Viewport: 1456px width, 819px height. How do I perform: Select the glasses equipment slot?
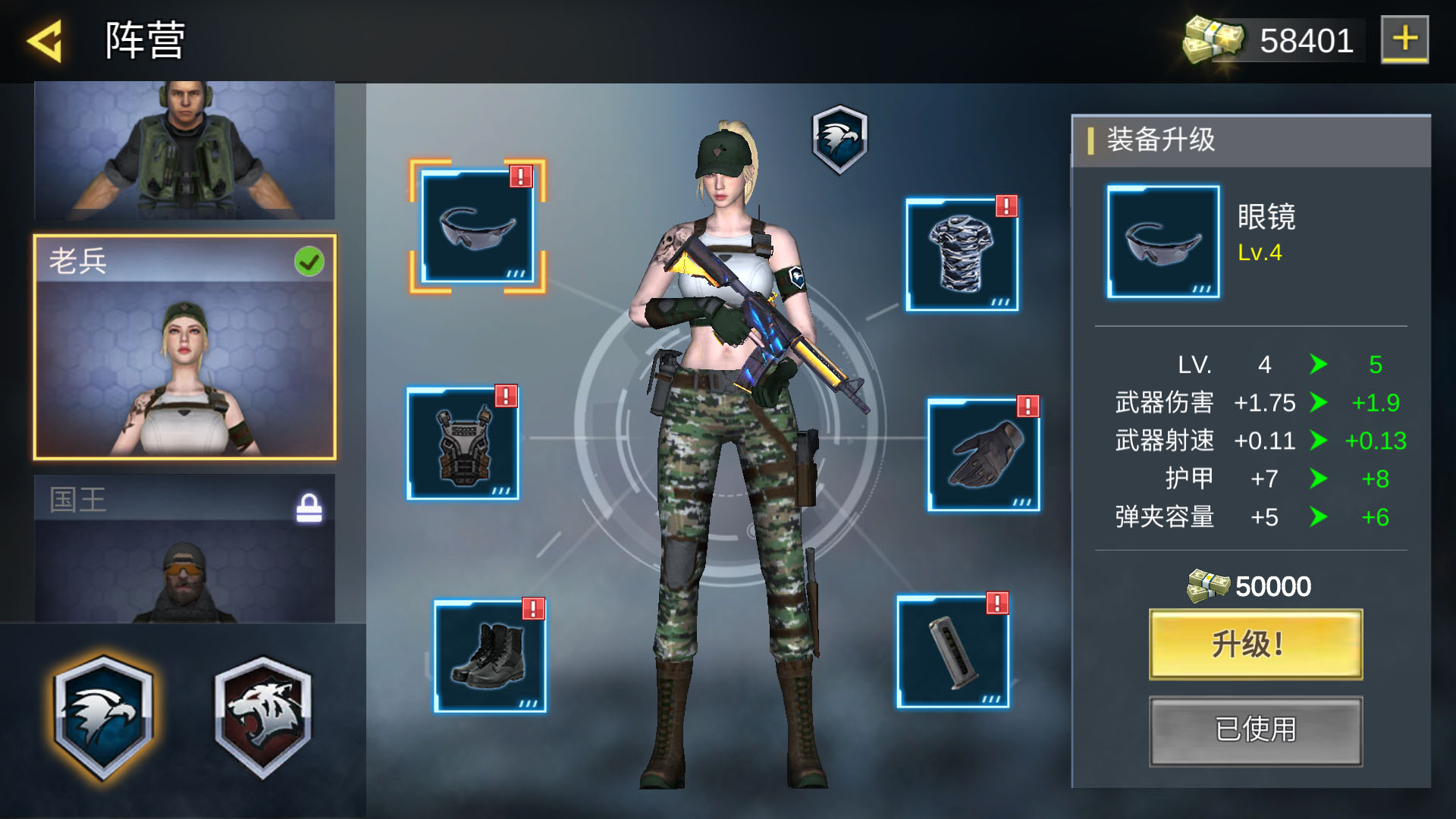478,226
